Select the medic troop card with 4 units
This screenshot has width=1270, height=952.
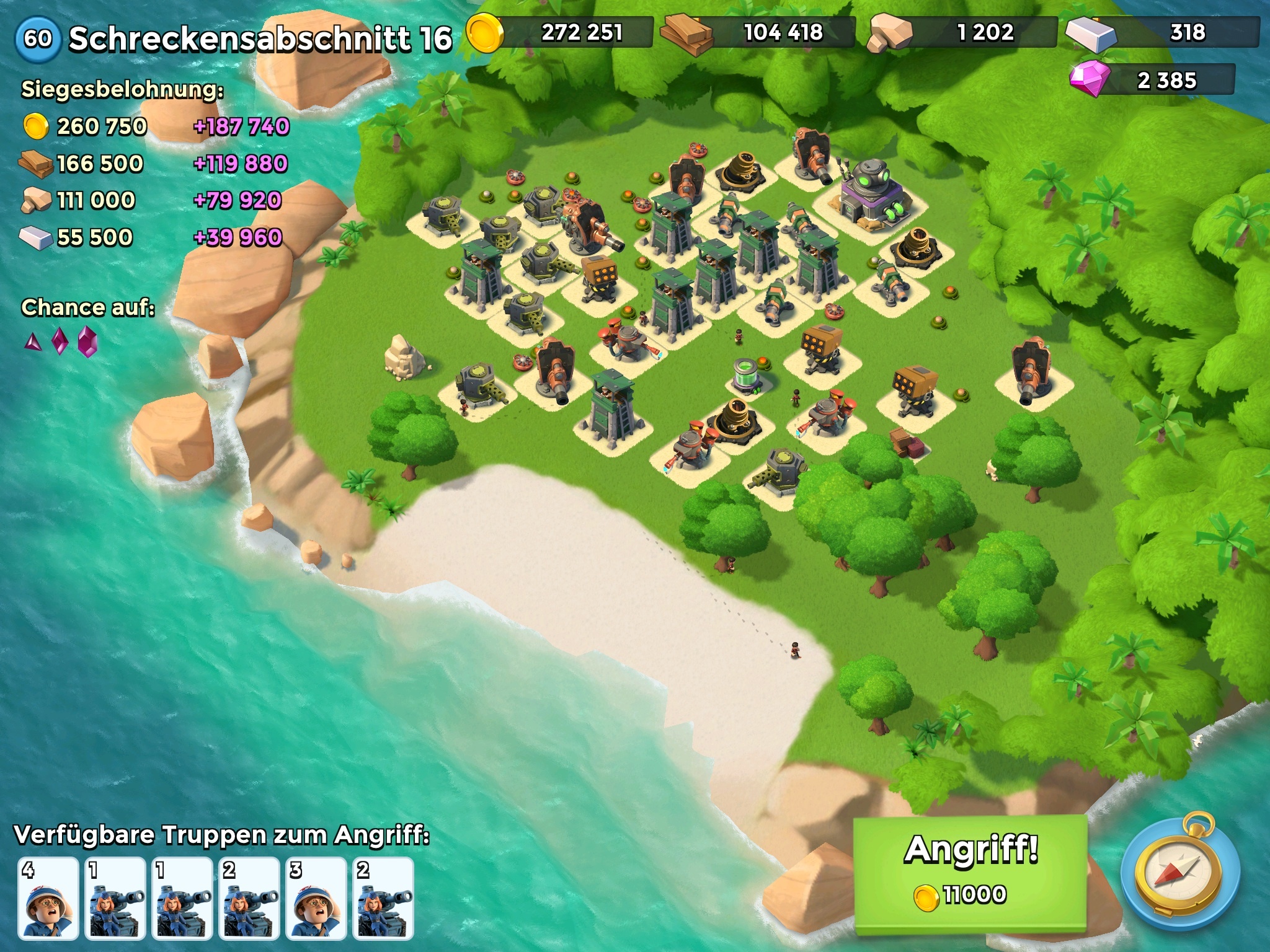48,897
